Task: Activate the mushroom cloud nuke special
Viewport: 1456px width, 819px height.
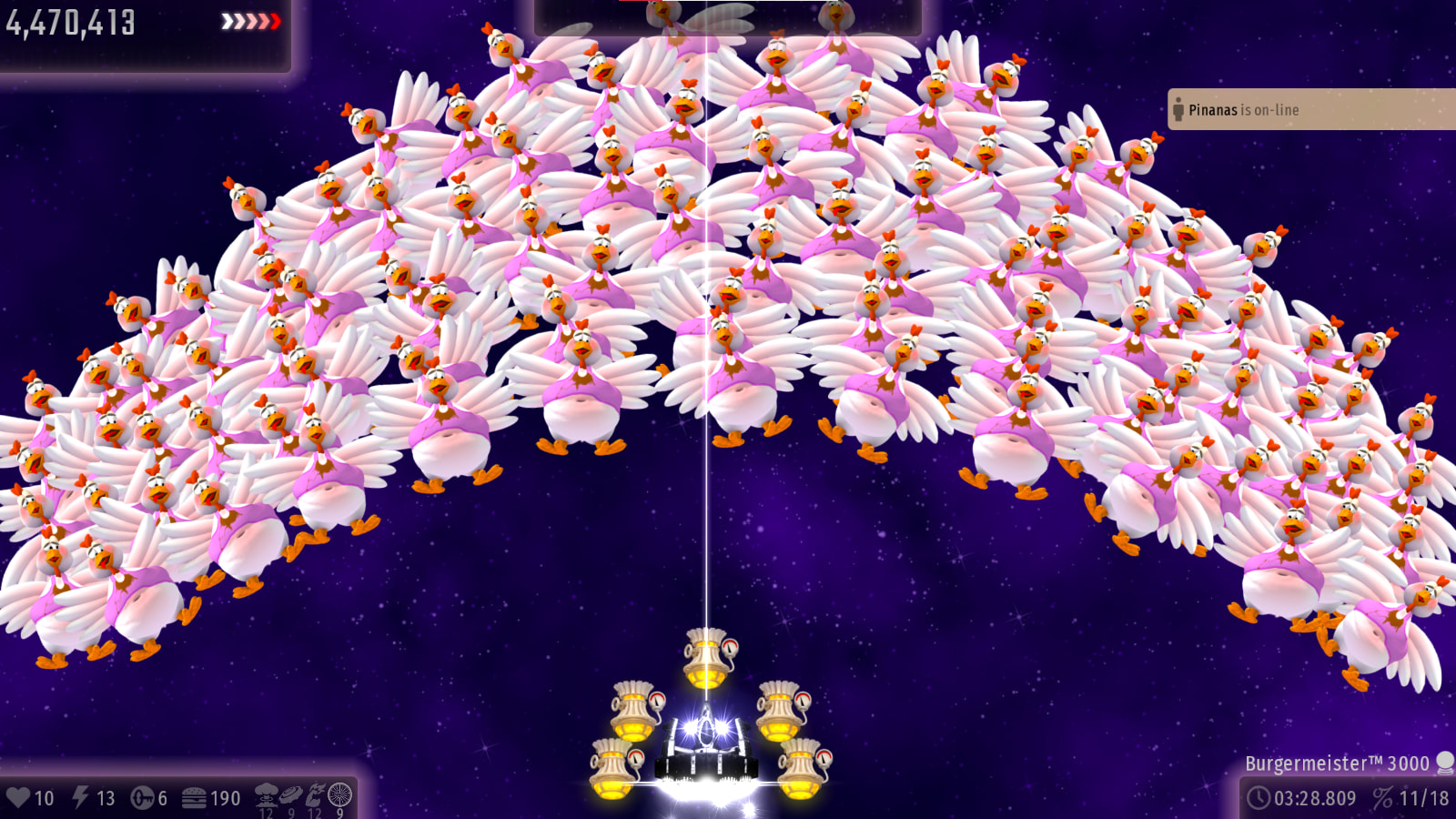Action: pyautogui.click(x=267, y=794)
